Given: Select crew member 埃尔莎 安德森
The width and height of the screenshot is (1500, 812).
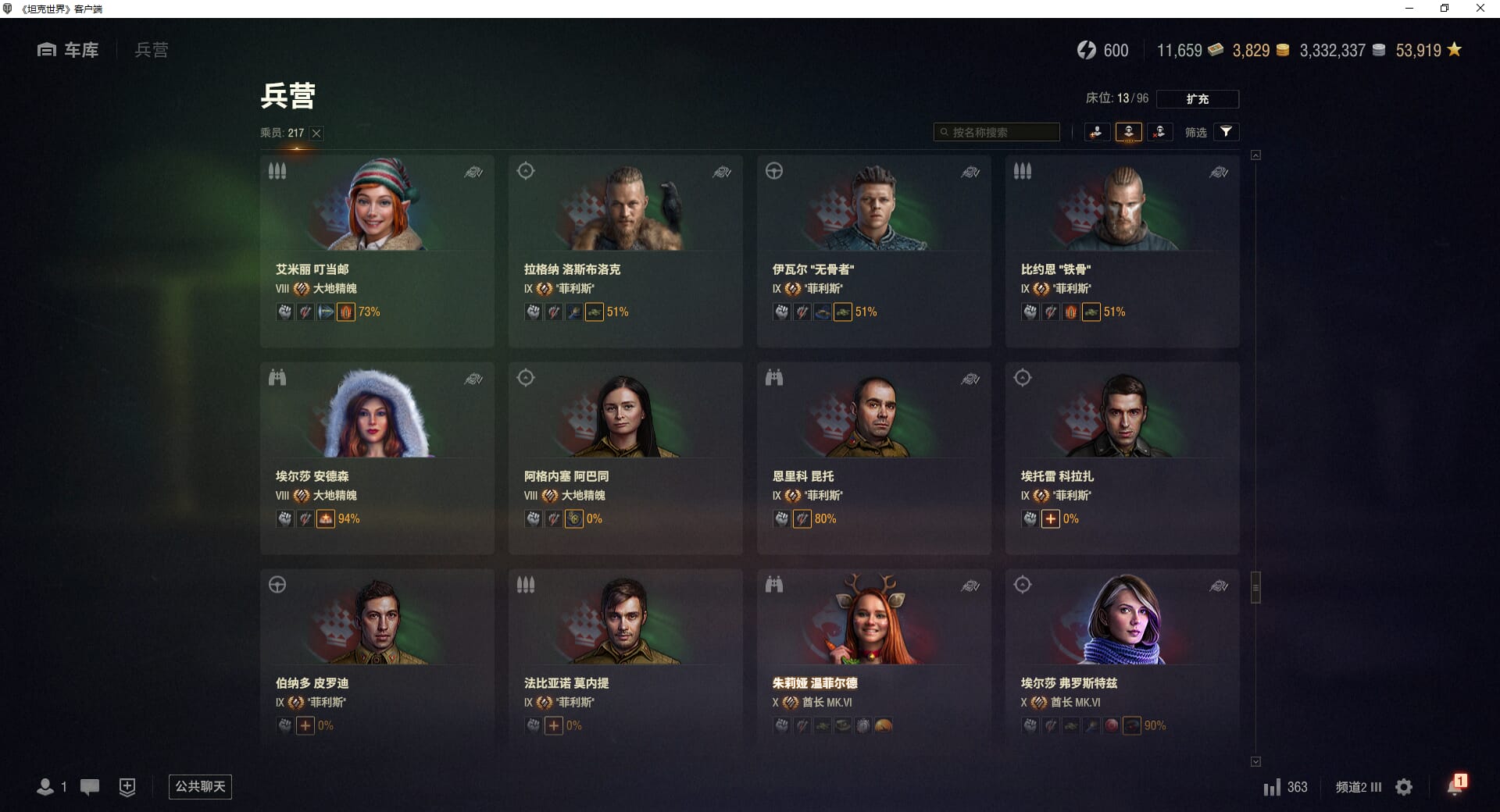Looking at the screenshot, I should [x=377, y=458].
